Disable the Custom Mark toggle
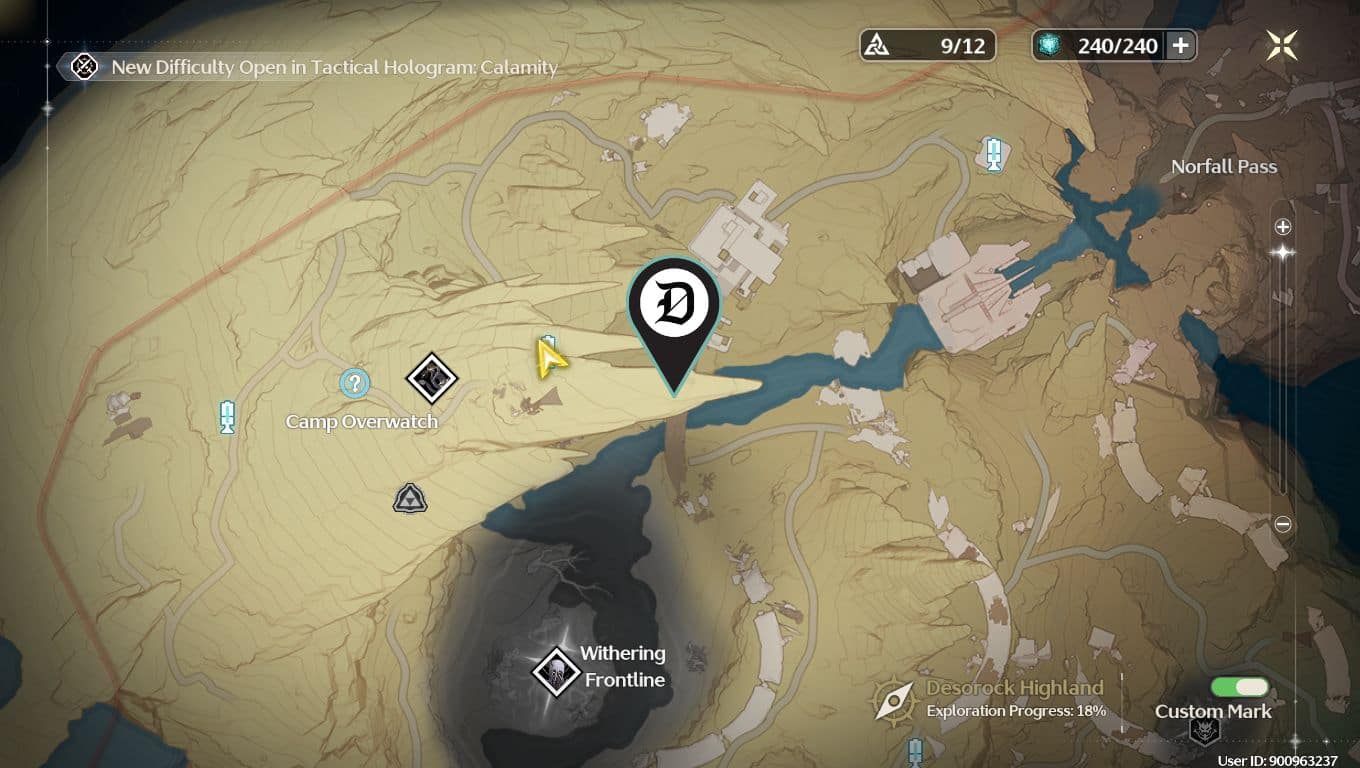The image size is (1360, 768). (1240, 688)
